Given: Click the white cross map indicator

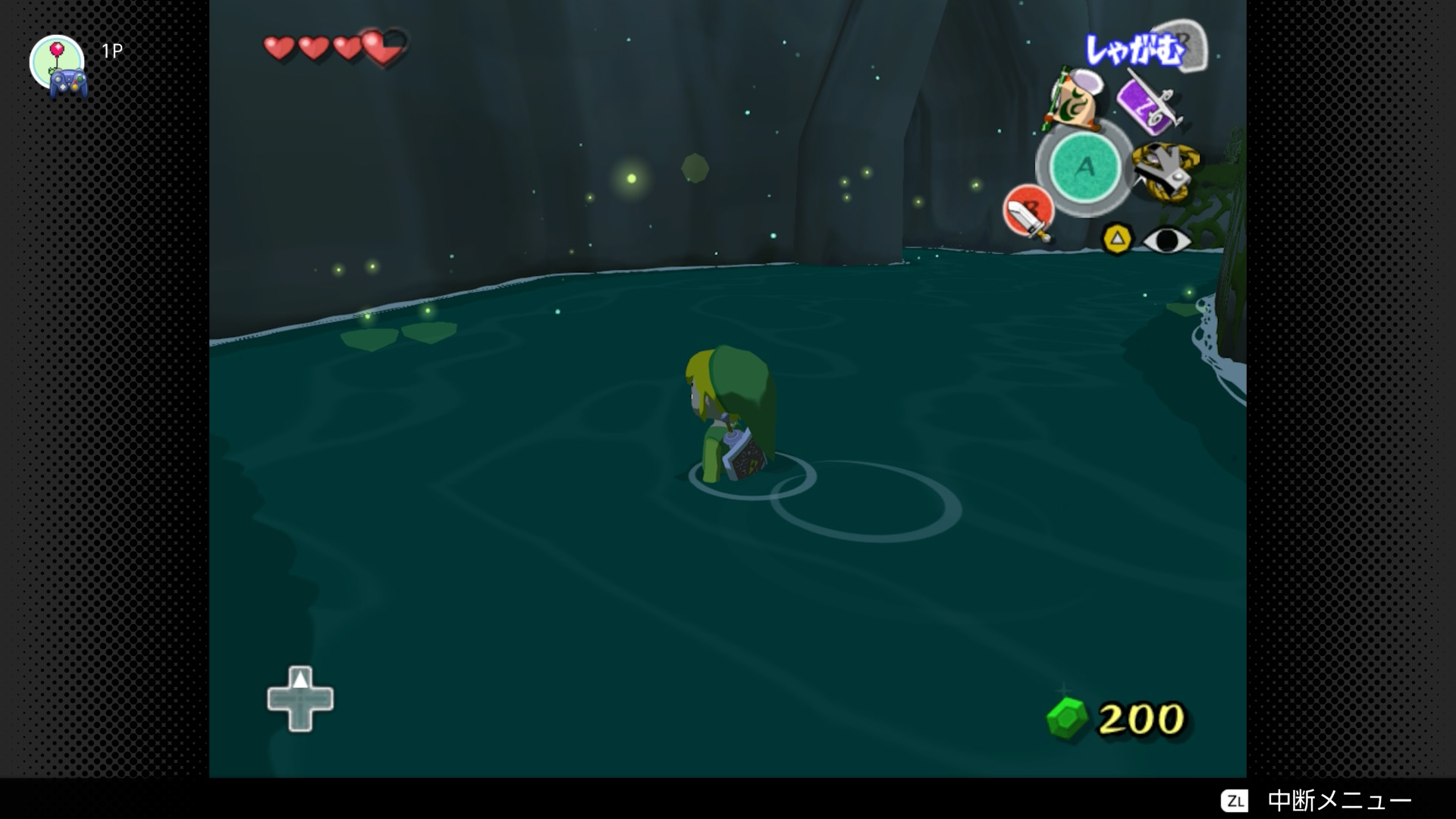Looking at the screenshot, I should [x=300, y=699].
